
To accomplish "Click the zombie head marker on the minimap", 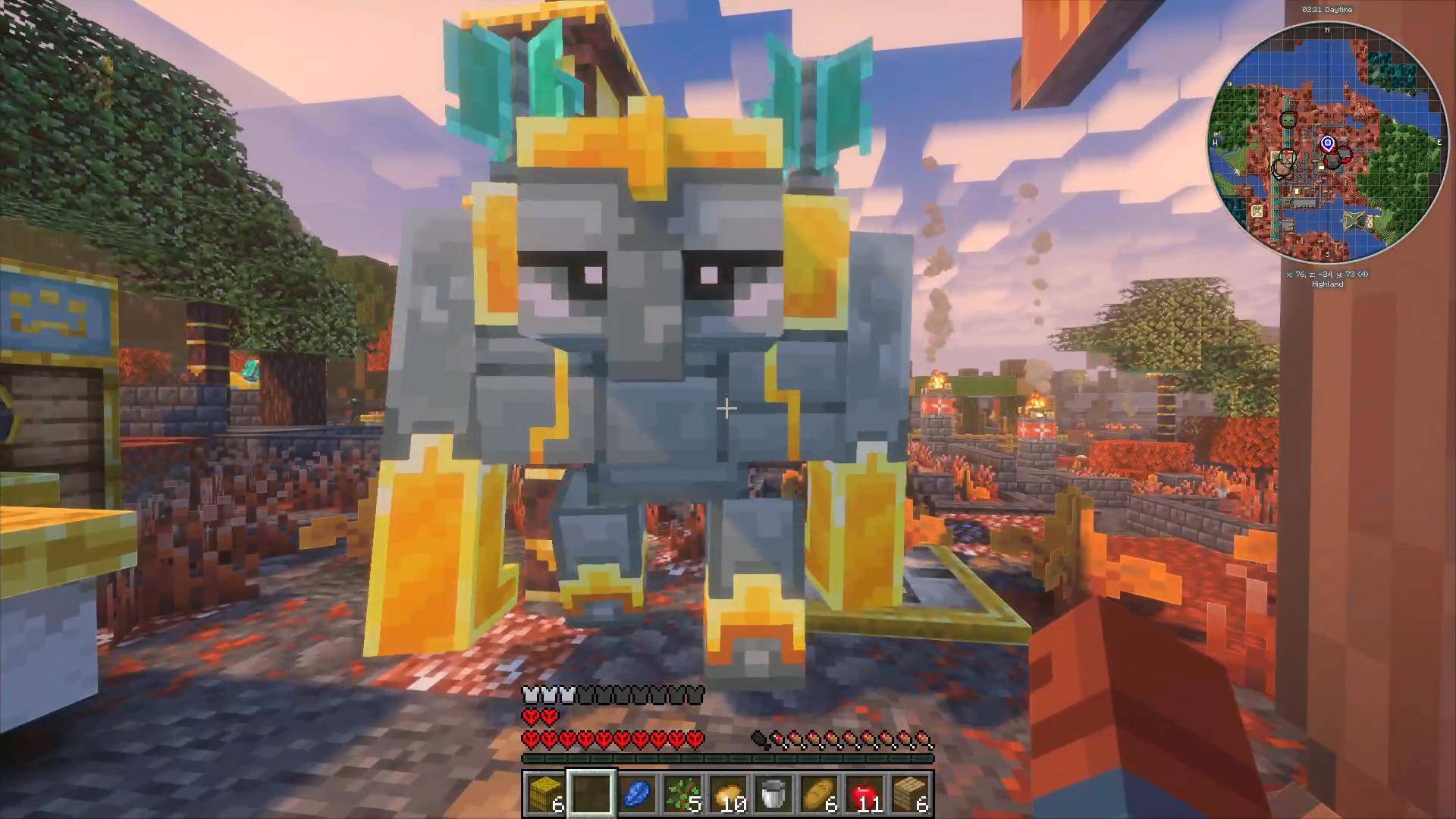I will [x=1288, y=120].
